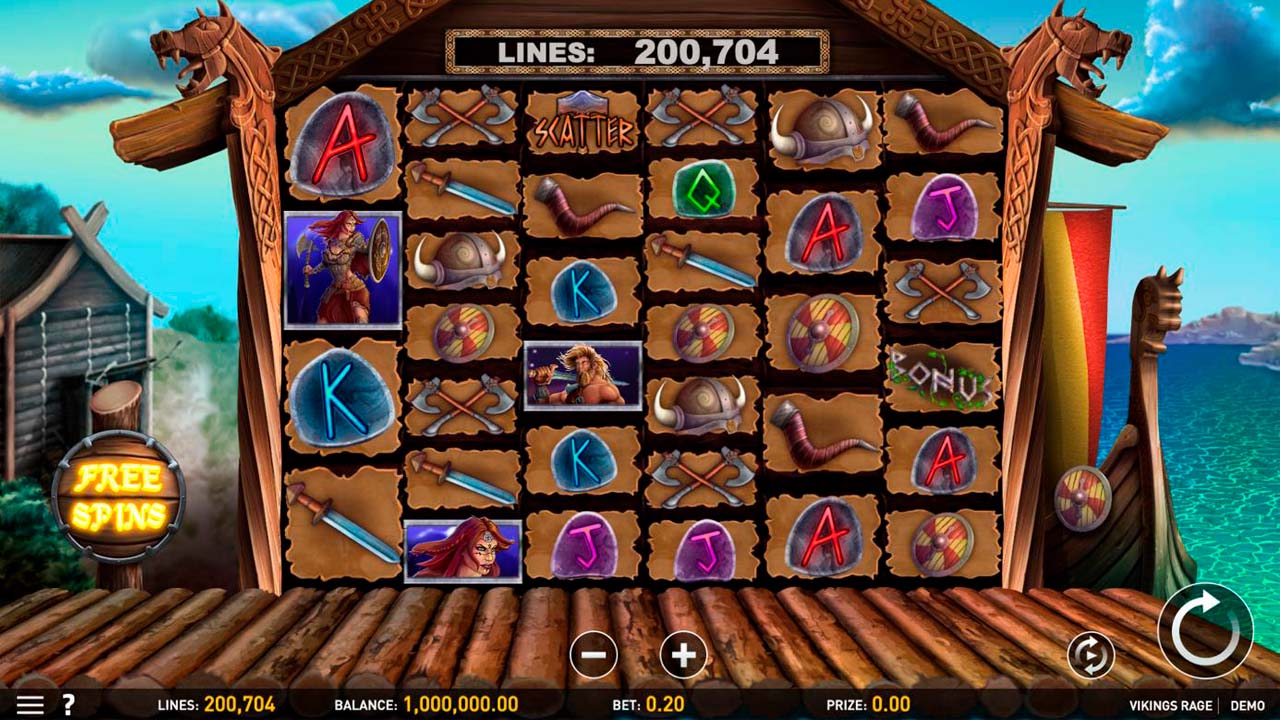Spin the reels with the circular arrow button
This screenshot has width=1280, height=720.
click(x=1204, y=630)
